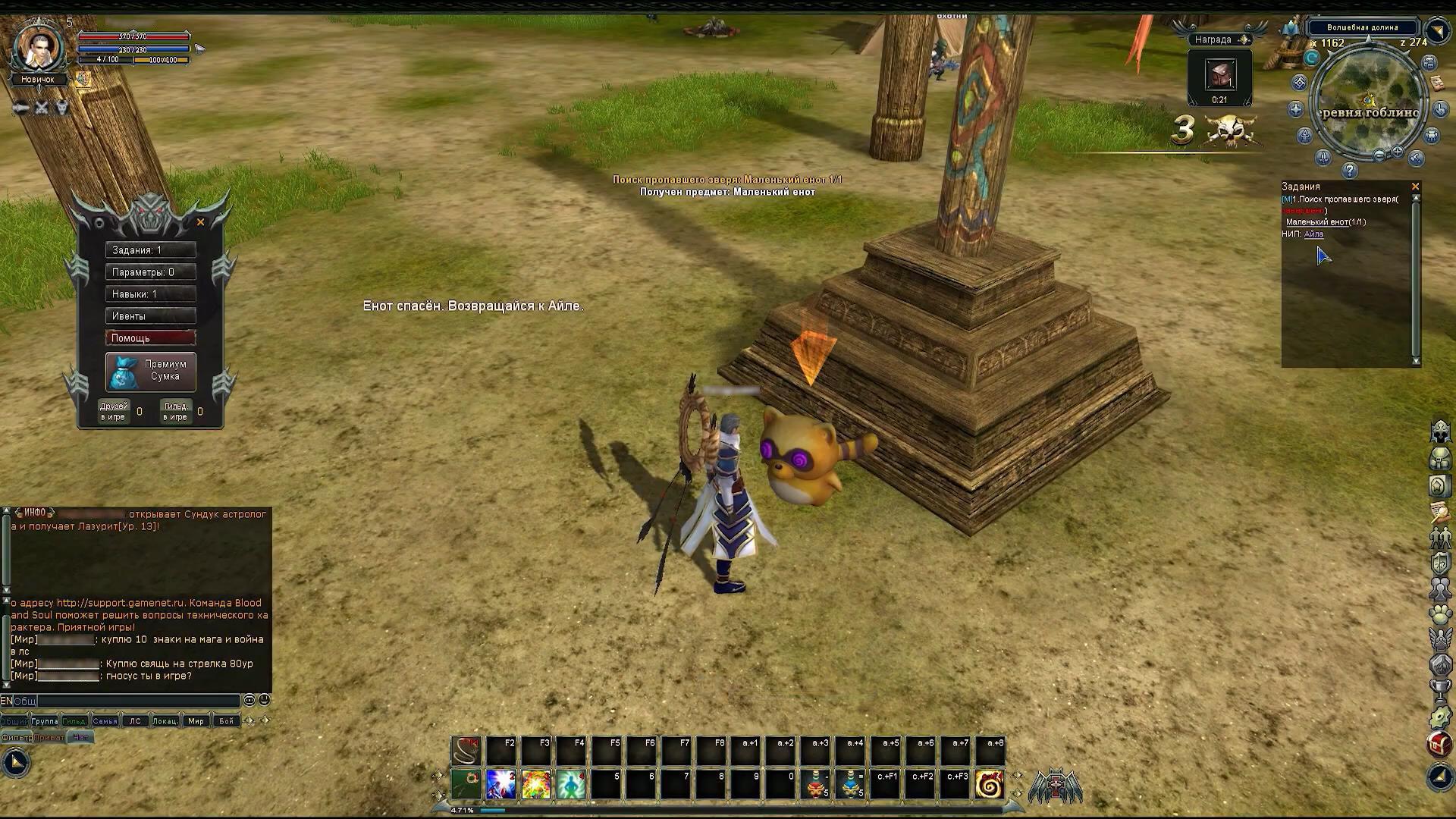This screenshot has width=1456, height=819.
Task: Open the Премиум Сумка bag
Action: (x=150, y=371)
